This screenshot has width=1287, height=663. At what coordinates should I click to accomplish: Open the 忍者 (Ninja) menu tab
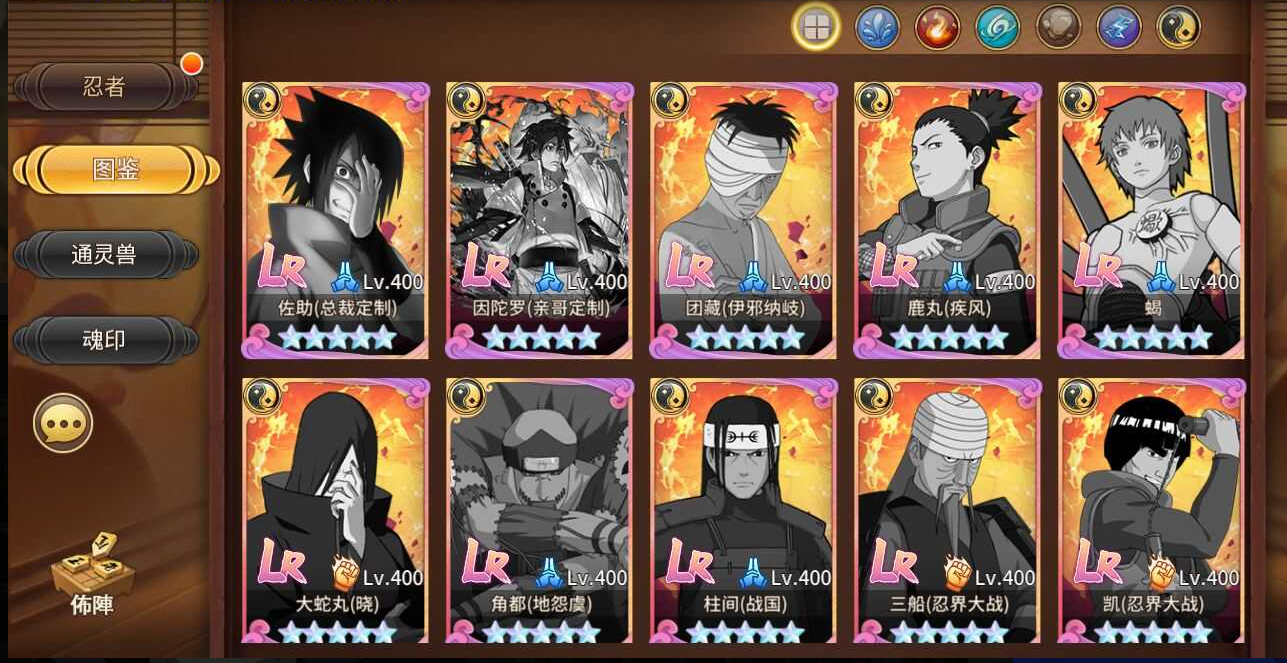(104, 87)
